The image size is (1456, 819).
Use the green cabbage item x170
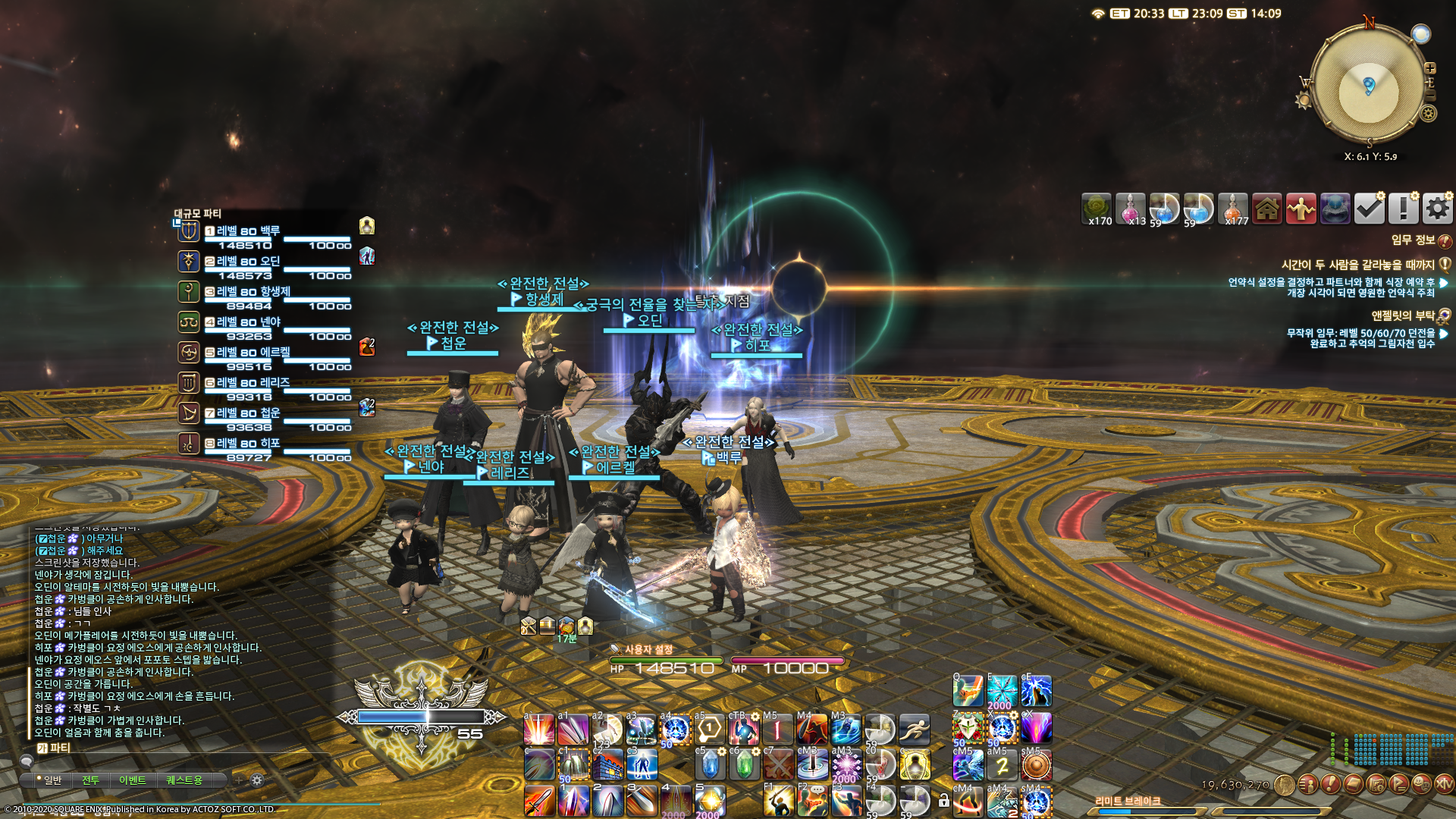coord(1097,209)
